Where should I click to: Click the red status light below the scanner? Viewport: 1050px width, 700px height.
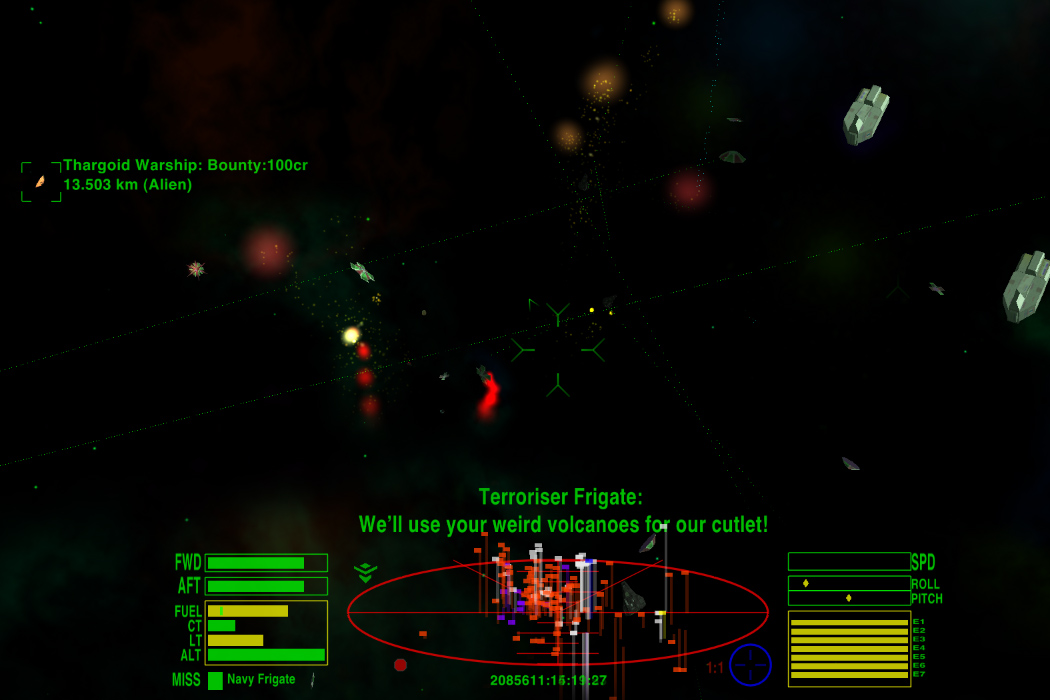(x=400, y=664)
